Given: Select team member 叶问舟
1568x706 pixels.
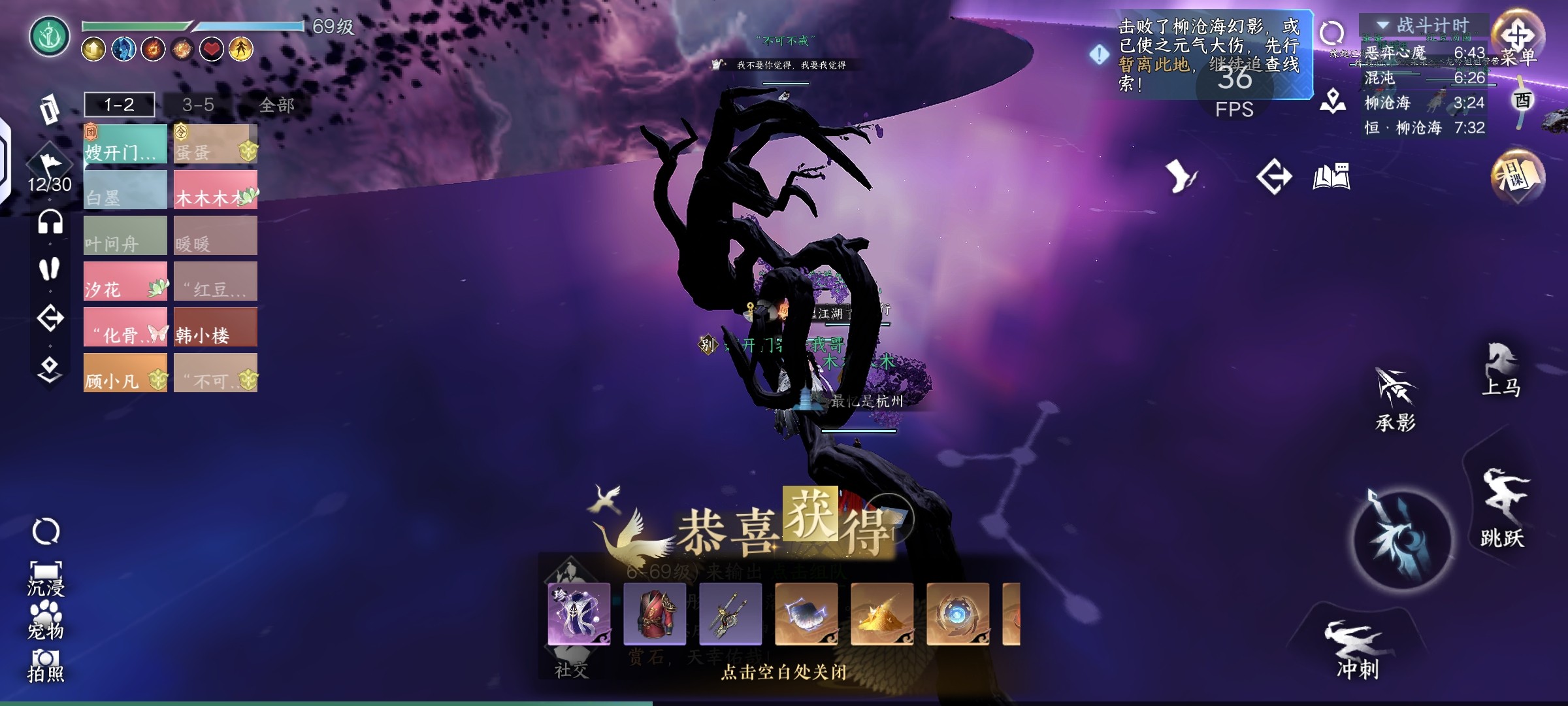Looking at the screenshot, I should (x=125, y=235).
